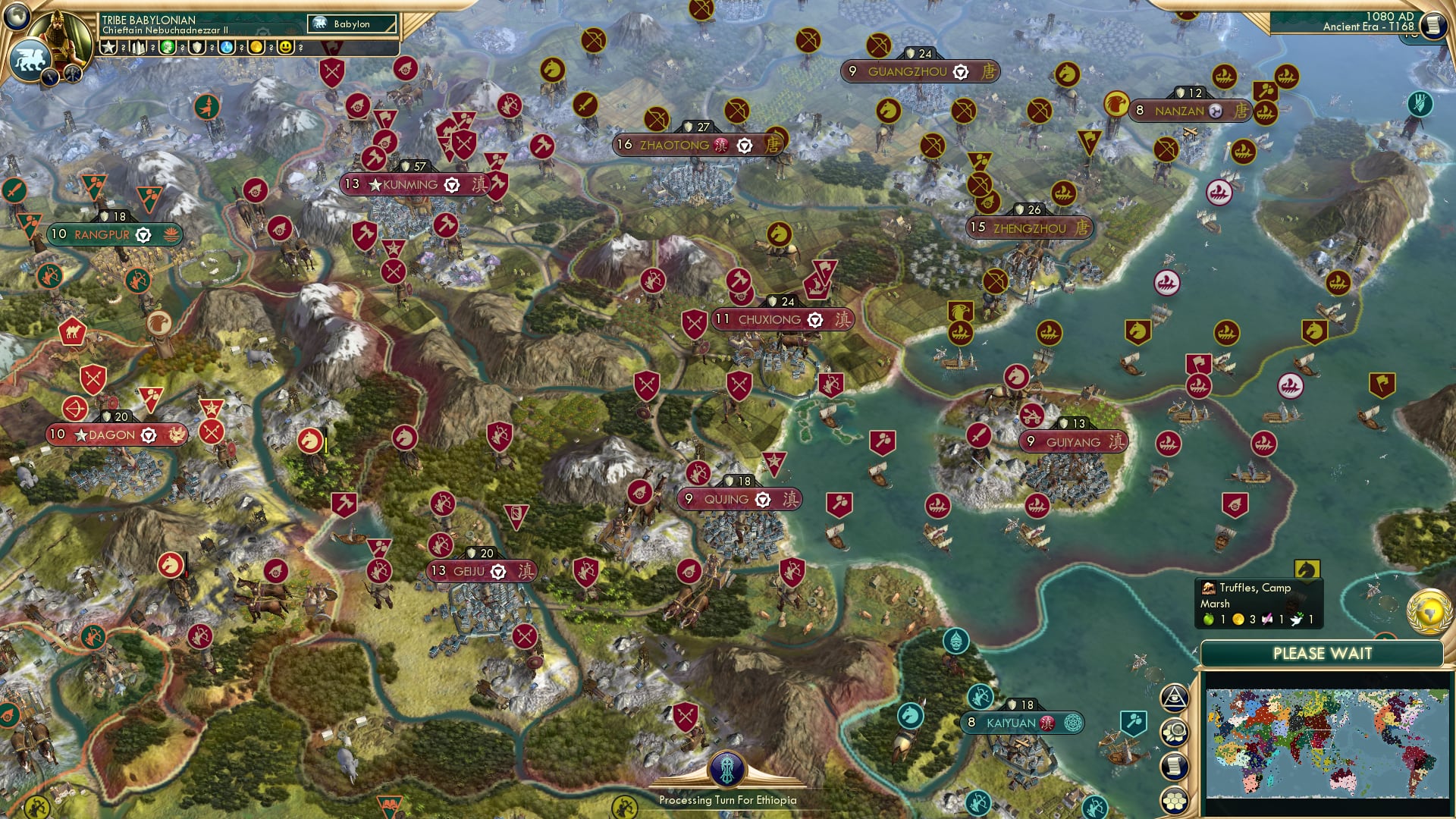Open the notification log scroll icon
Viewport: 1456px width, 819px height.
coord(1174,765)
